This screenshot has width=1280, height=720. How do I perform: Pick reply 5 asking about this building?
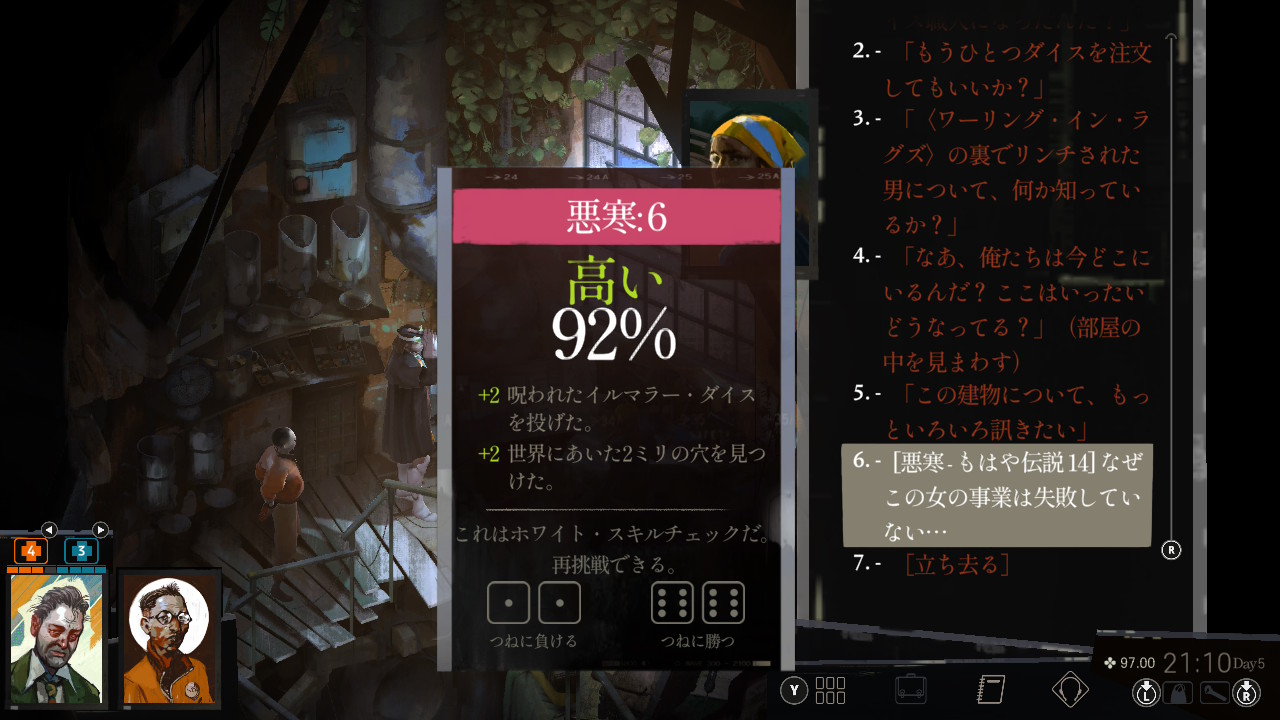tap(1010, 411)
